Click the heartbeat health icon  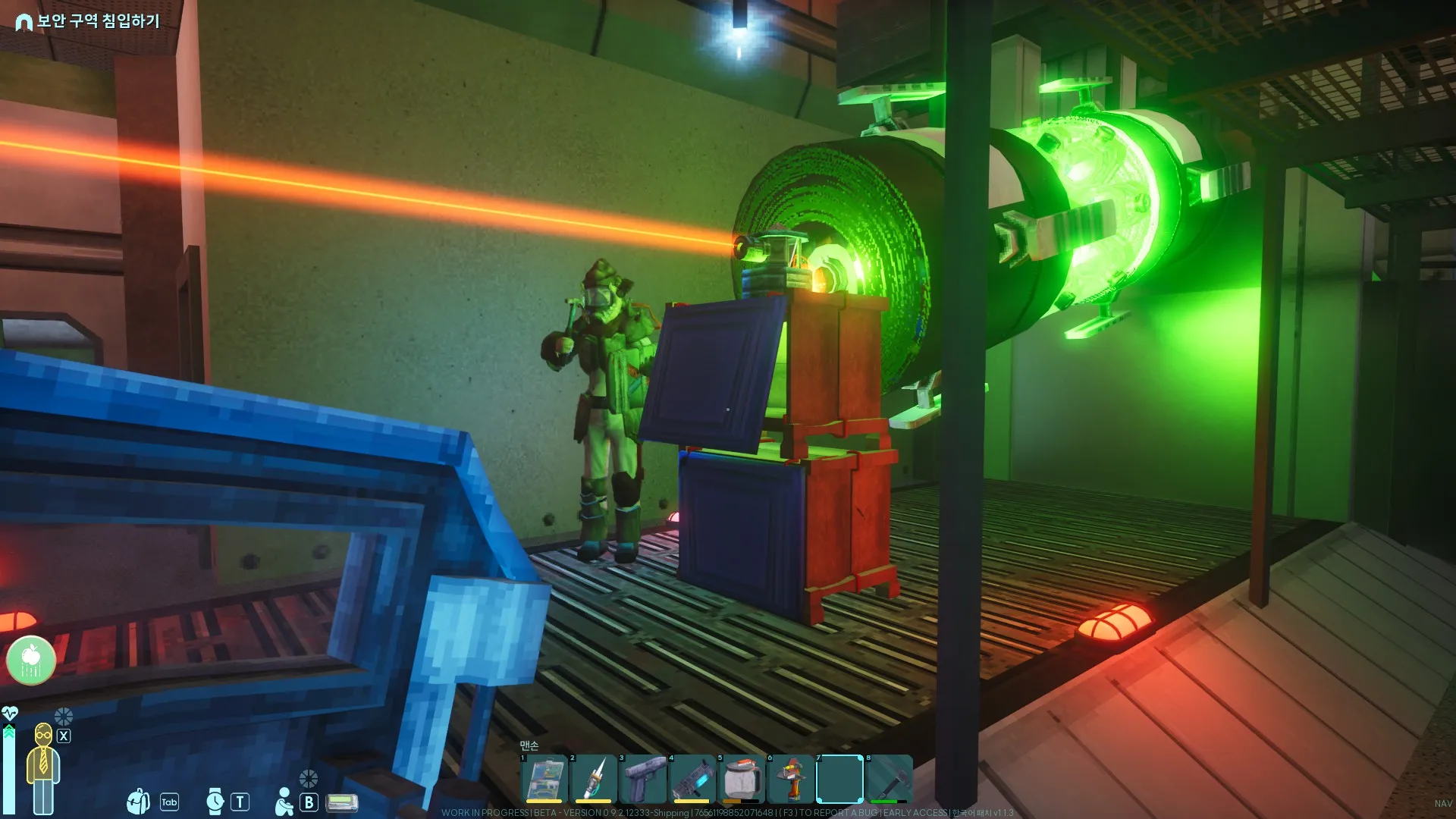10,714
